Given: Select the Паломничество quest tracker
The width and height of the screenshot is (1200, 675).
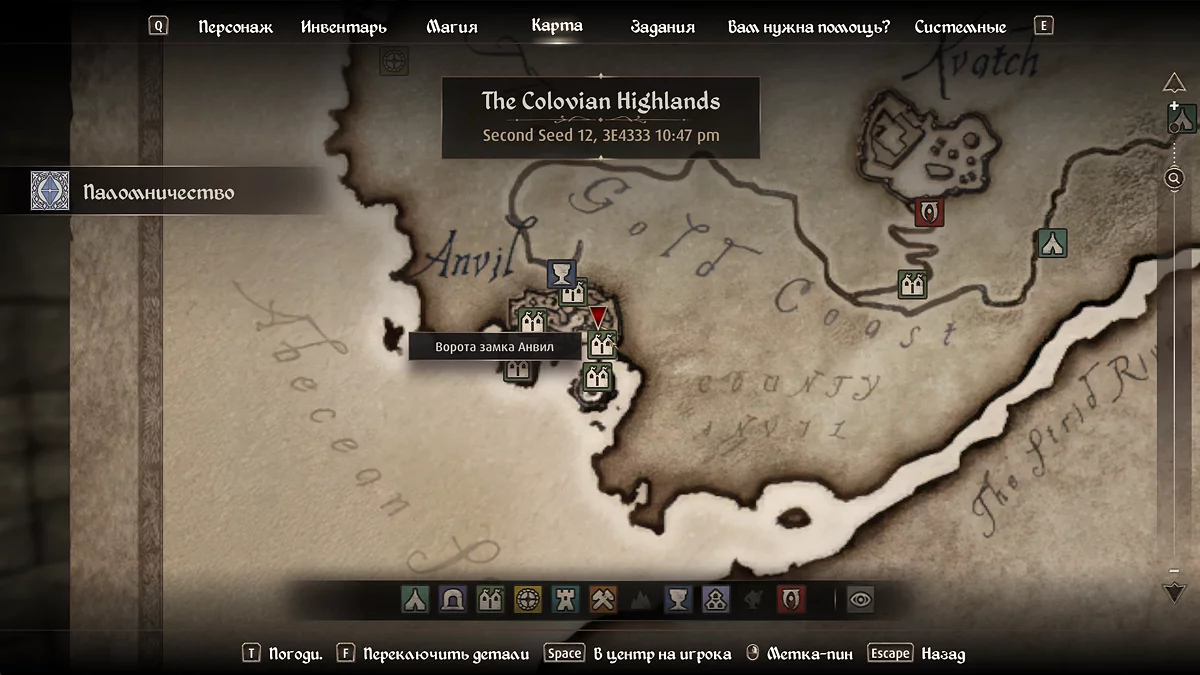Looking at the screenshot, I should [160, 191].
